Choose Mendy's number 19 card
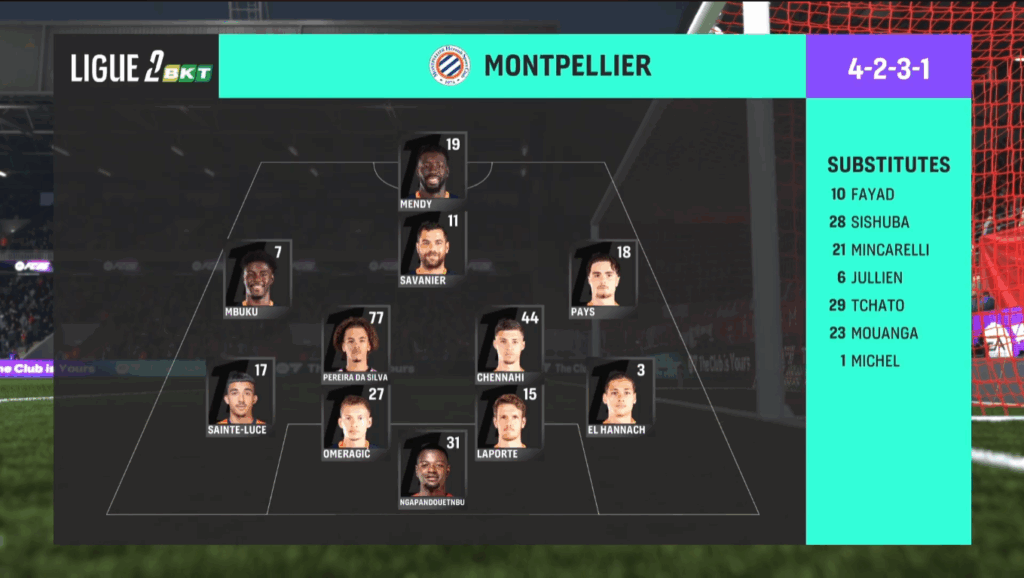Viewport: 1024px width, 578px height. click(432, 171)
